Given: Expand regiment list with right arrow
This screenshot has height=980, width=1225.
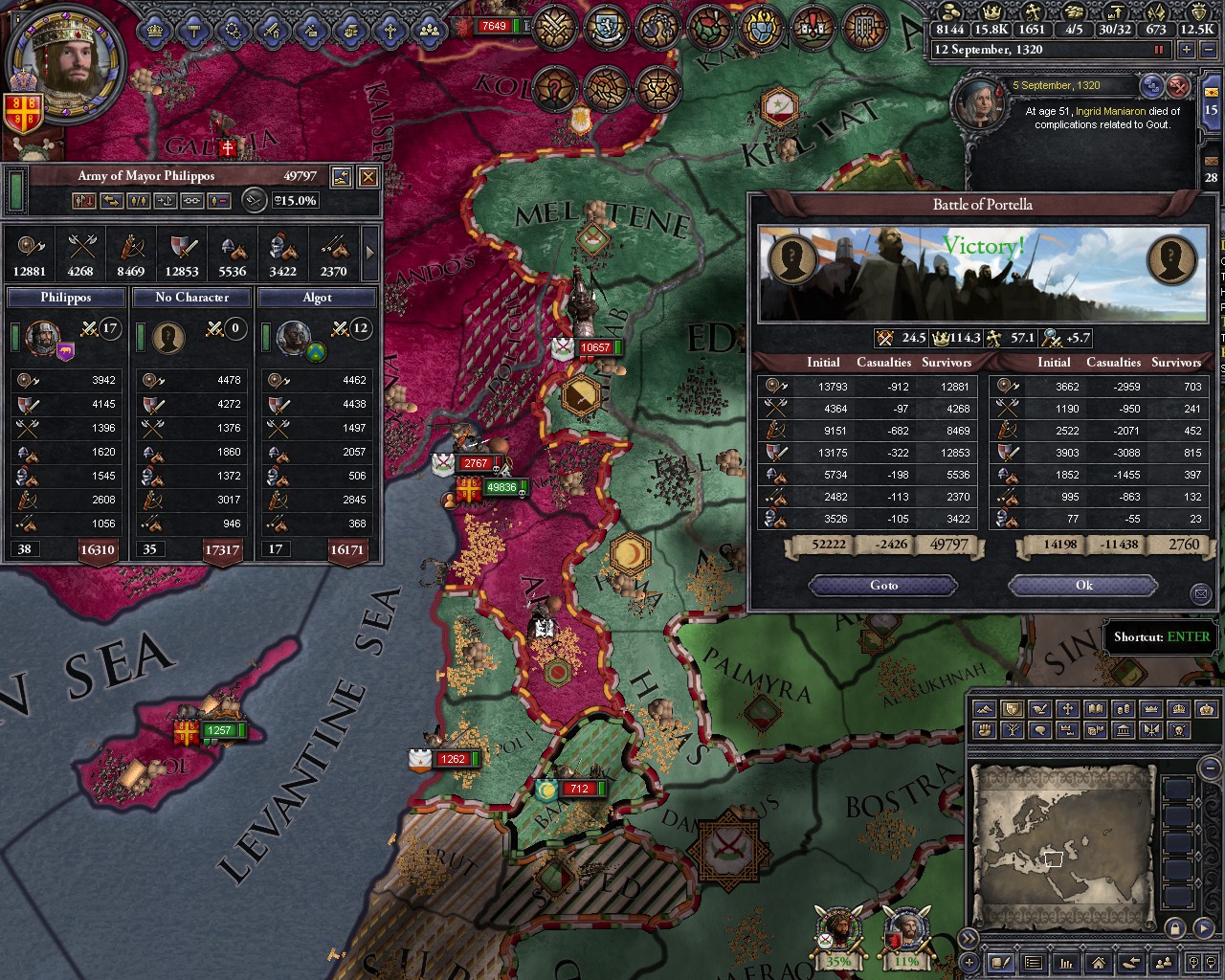Looking at the screenshot, I should [x=368, y=254].
